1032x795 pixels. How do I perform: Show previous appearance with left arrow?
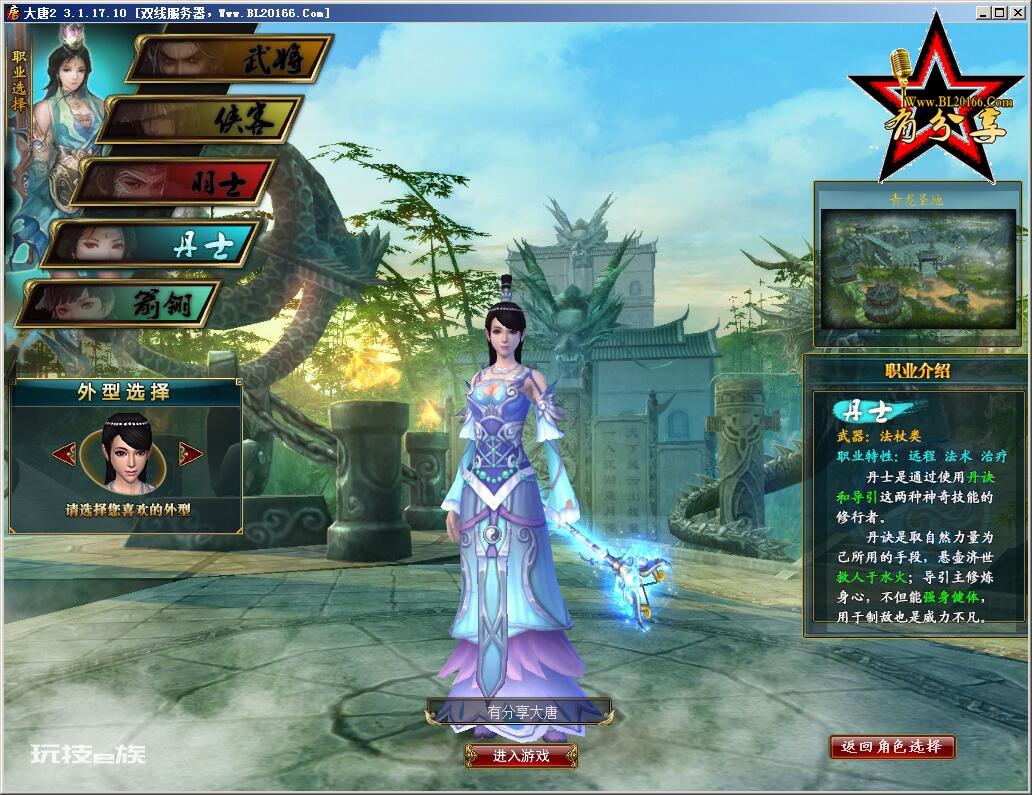[x=64, y=454]
